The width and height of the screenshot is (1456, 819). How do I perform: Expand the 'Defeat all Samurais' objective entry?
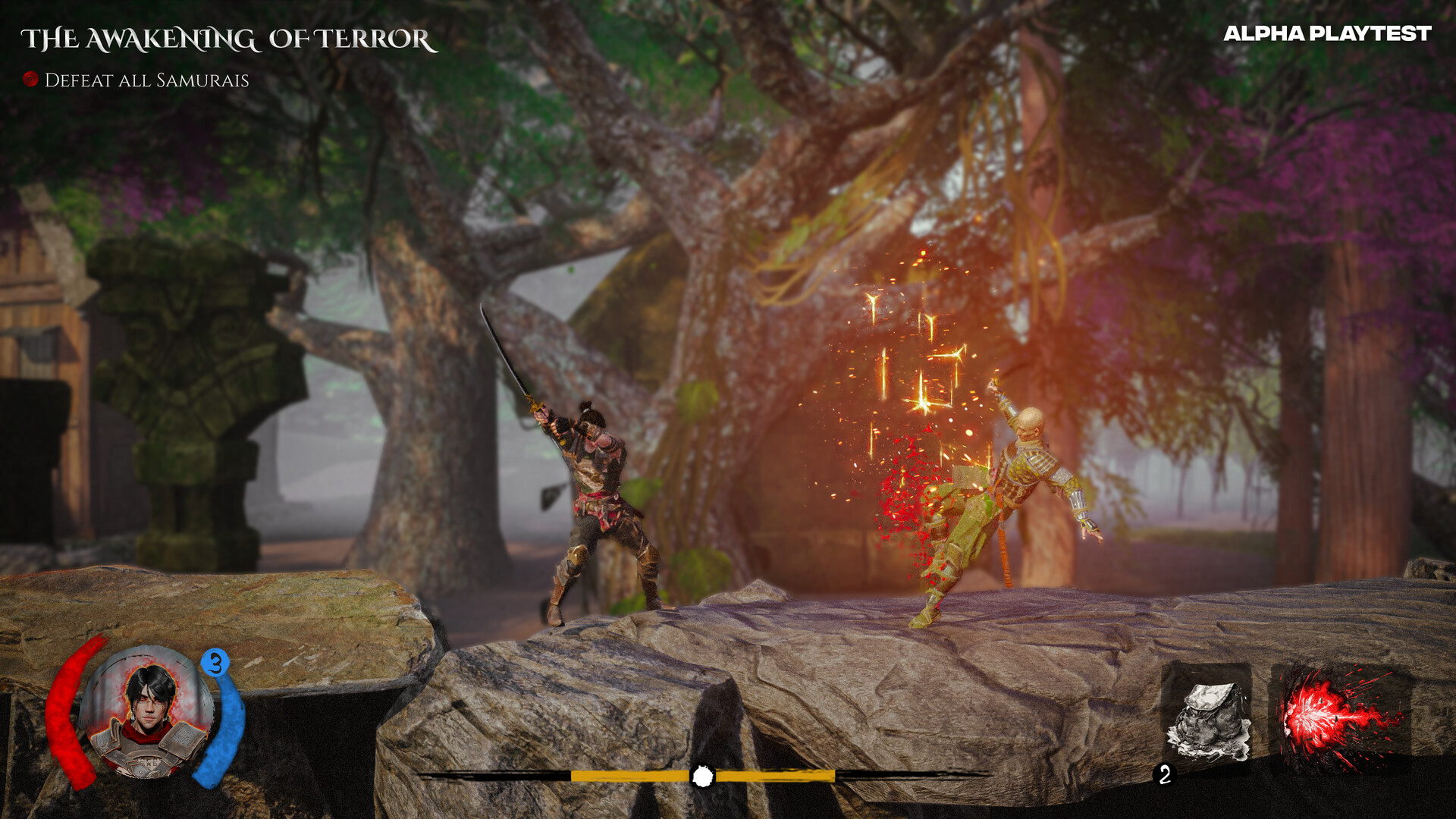click(x=146, y=79)
